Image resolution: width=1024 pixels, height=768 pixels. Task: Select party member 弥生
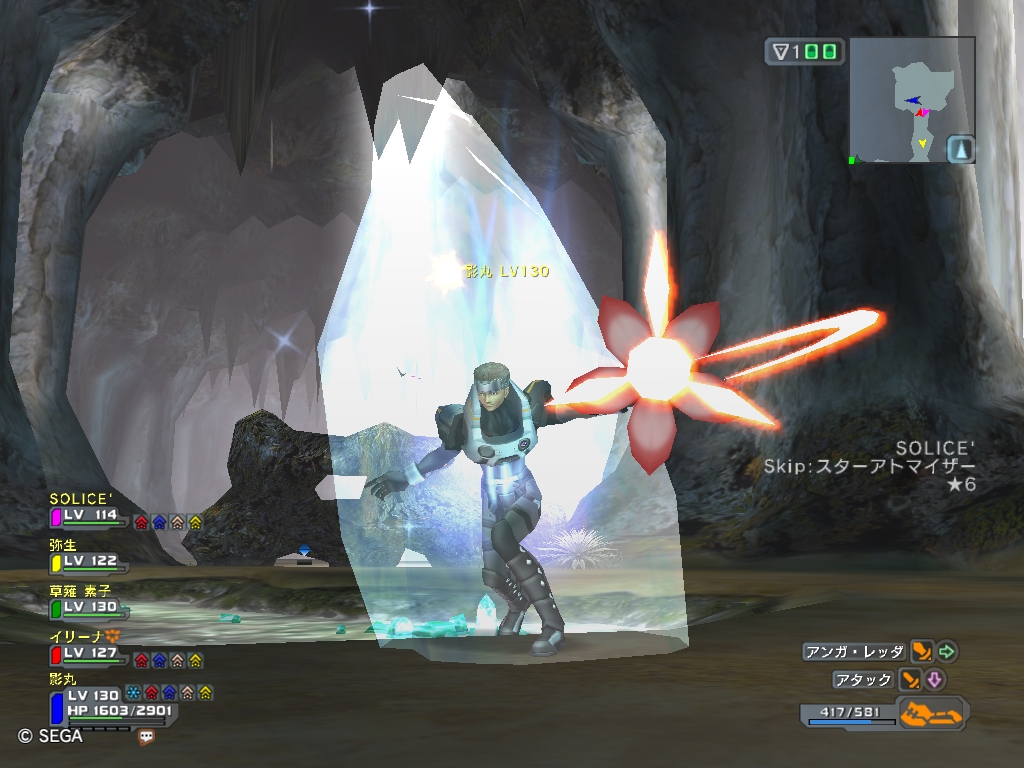(90, 561)
